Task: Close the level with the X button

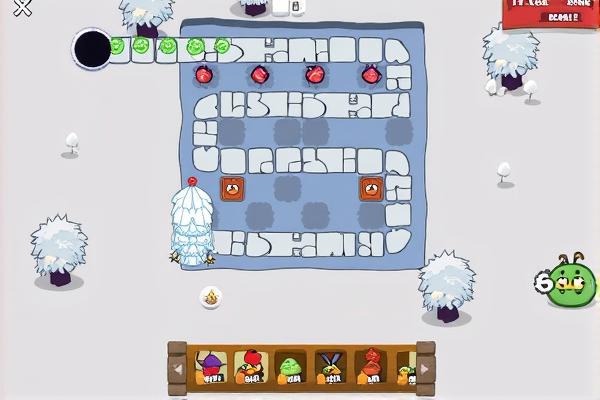Action: click(x=20, y=8)
